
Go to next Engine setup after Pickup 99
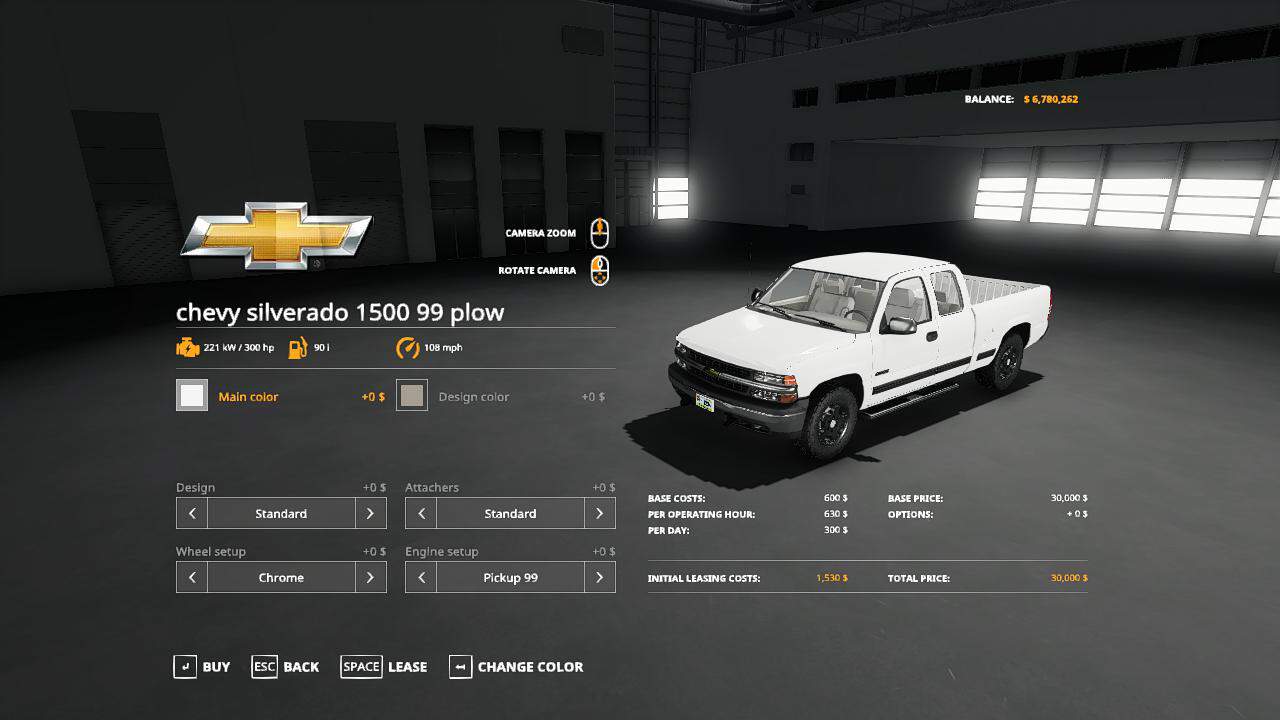click(x=599, y=578)
